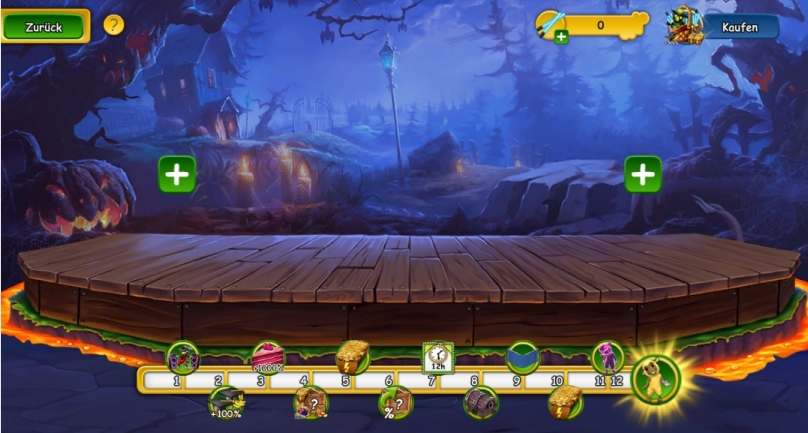Inspect the red creature reward at step 1

click(x=183, y=357)
